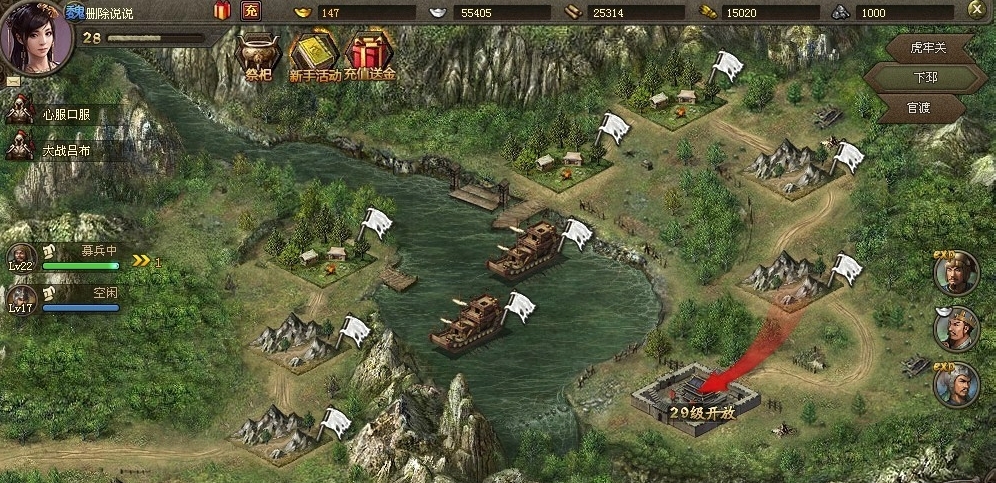Open recharge with the 充 button
The height and width of the screenshot is (483, 996).
click(x=251, y=12)
